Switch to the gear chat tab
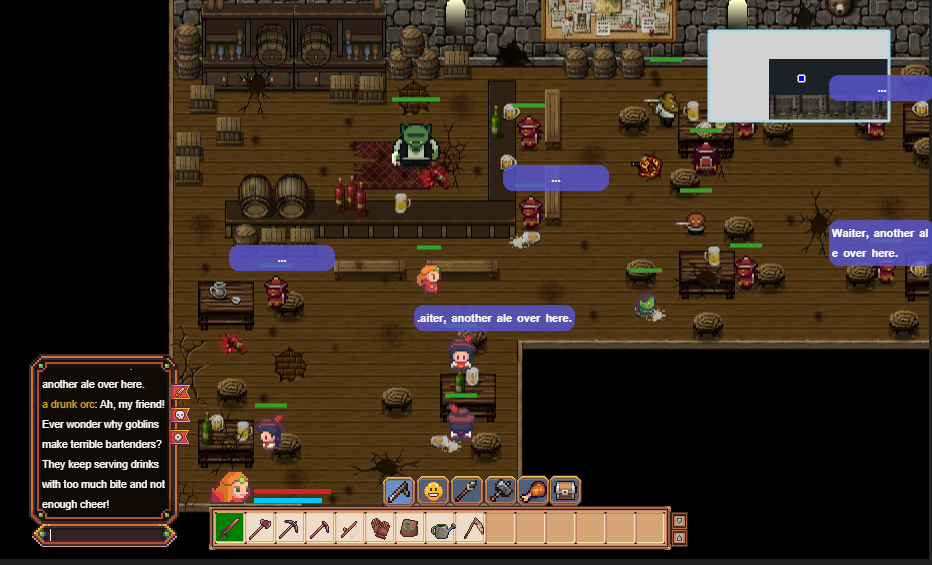Viewport: 932px width, 565px height. pyautogui.click(x=180, y=437)
